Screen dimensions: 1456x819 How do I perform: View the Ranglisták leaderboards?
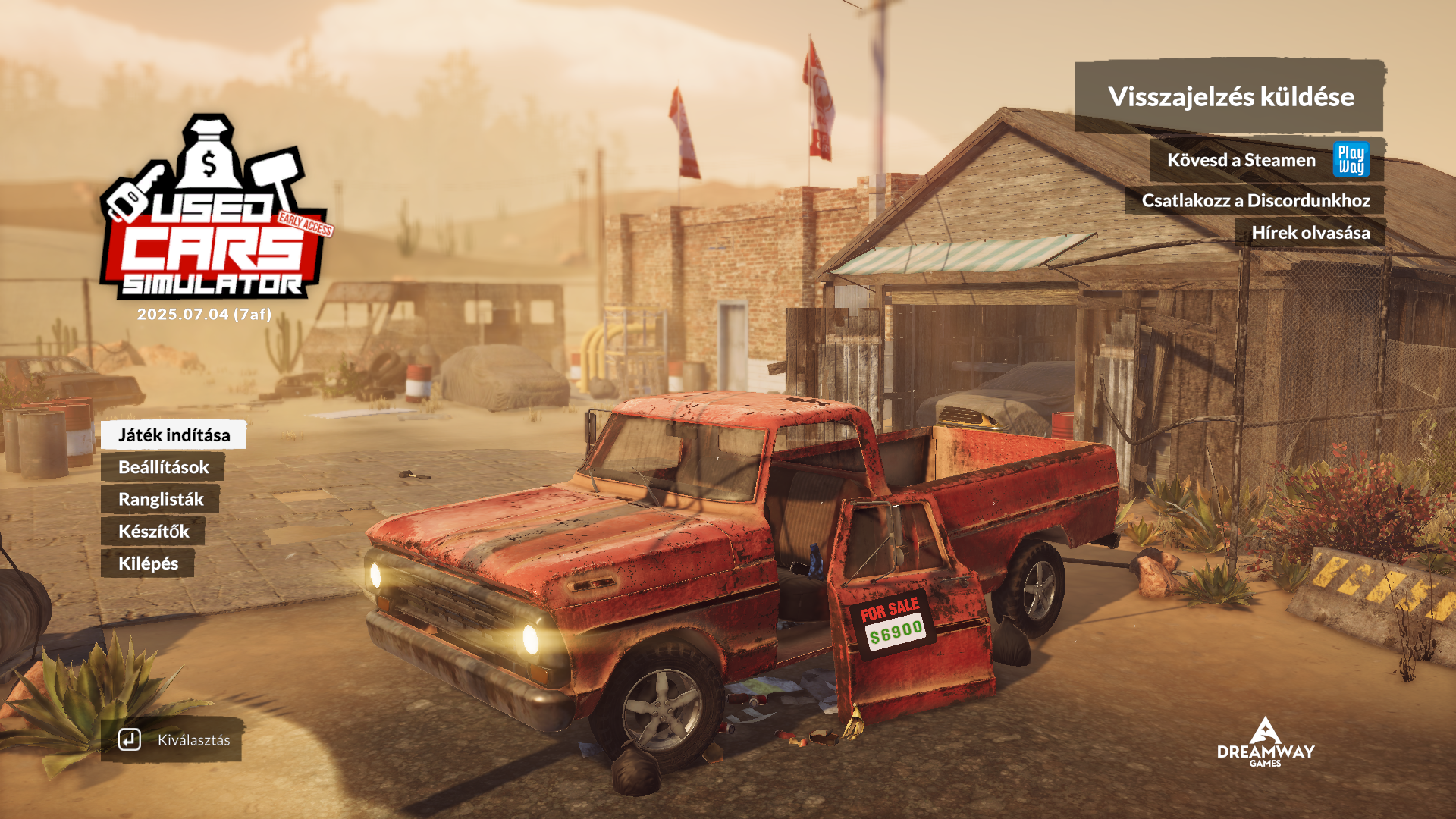click(x=161, y=499)
